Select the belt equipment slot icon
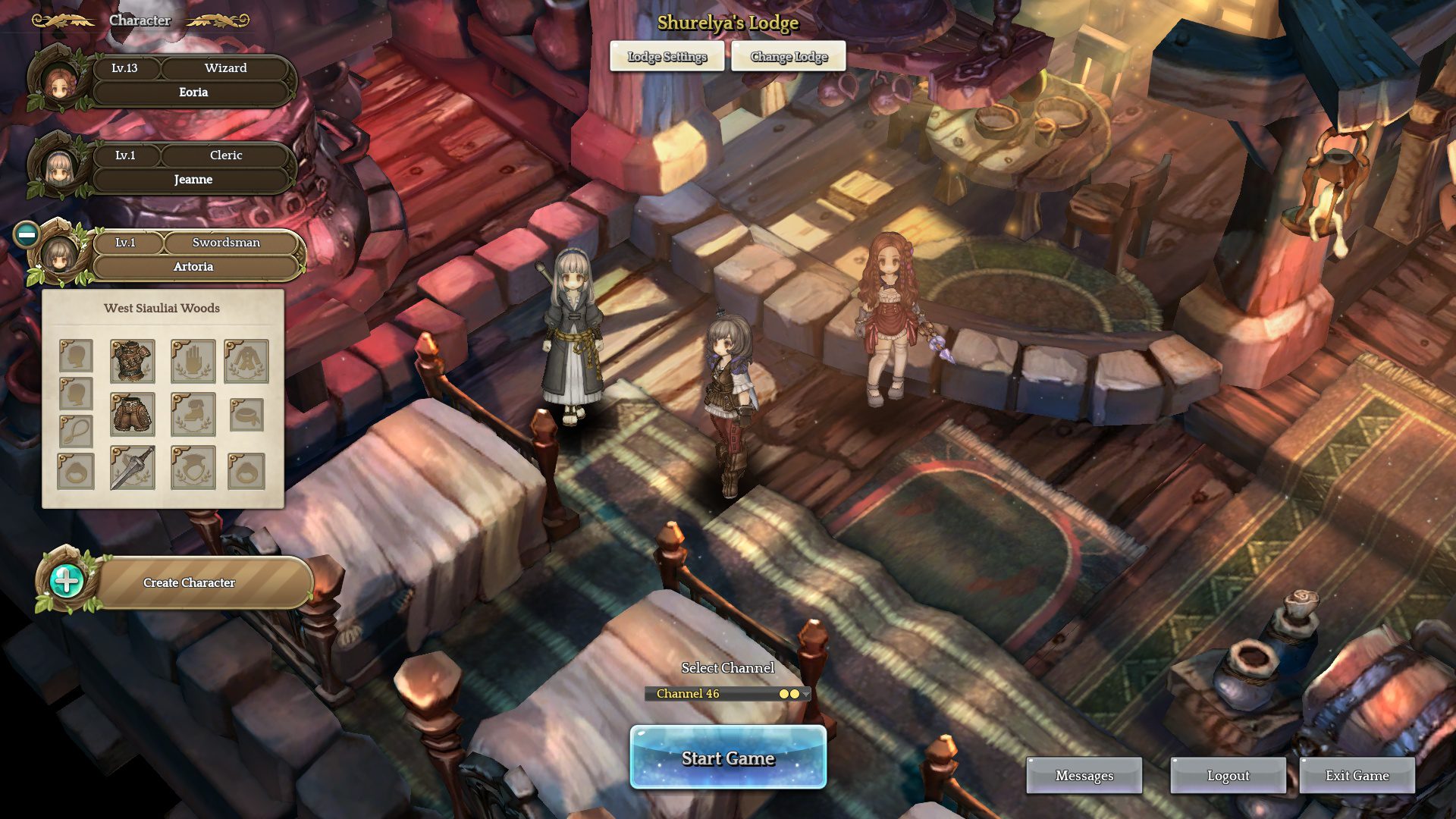Screen dimensions: 1456x819 pos(247,416)
